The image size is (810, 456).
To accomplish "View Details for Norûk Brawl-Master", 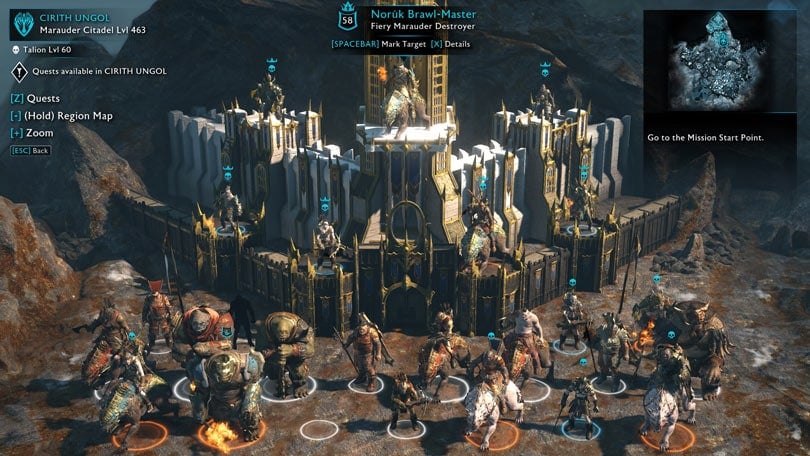I will pos(451,44).
